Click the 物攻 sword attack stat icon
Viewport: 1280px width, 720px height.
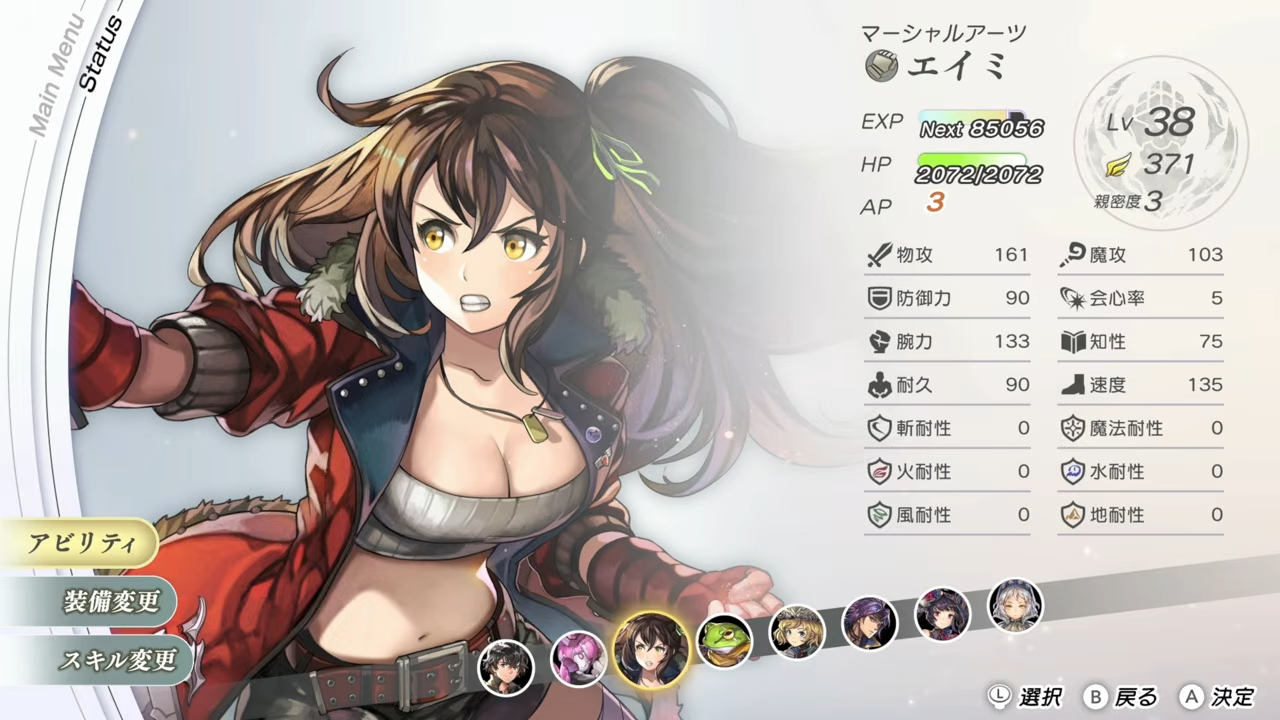click(881, 254)
